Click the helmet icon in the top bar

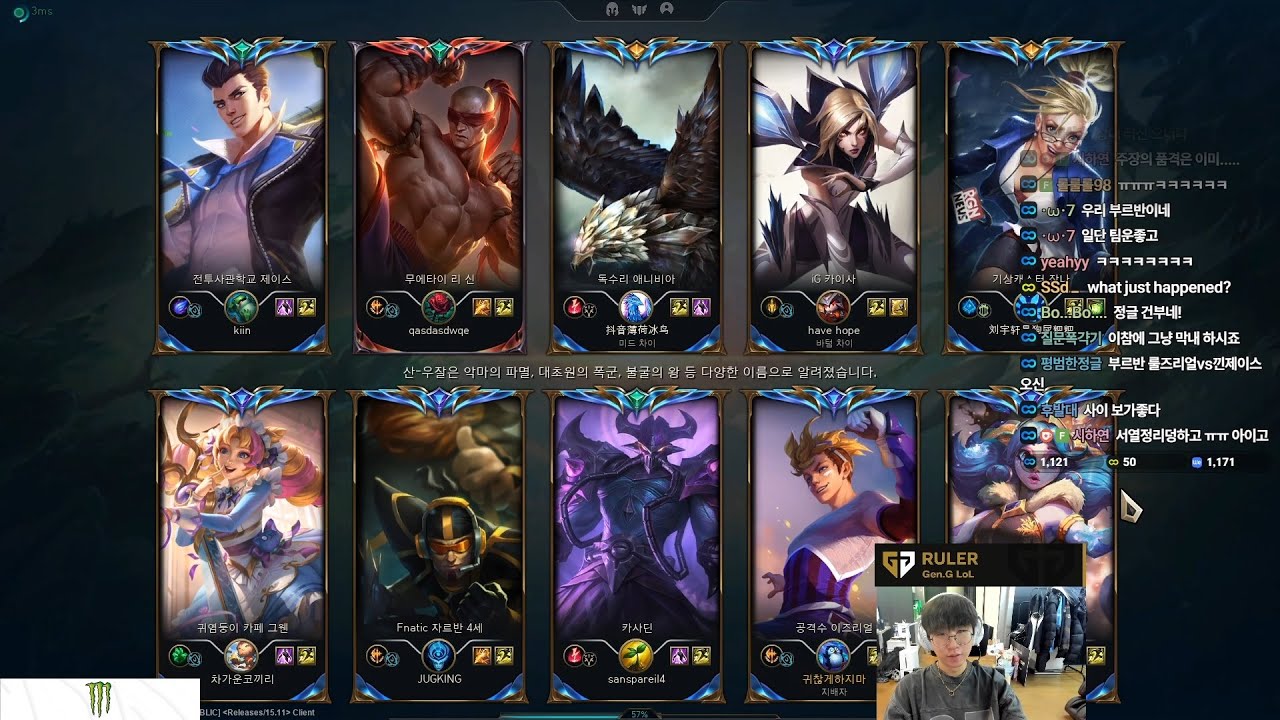point(612,10)
